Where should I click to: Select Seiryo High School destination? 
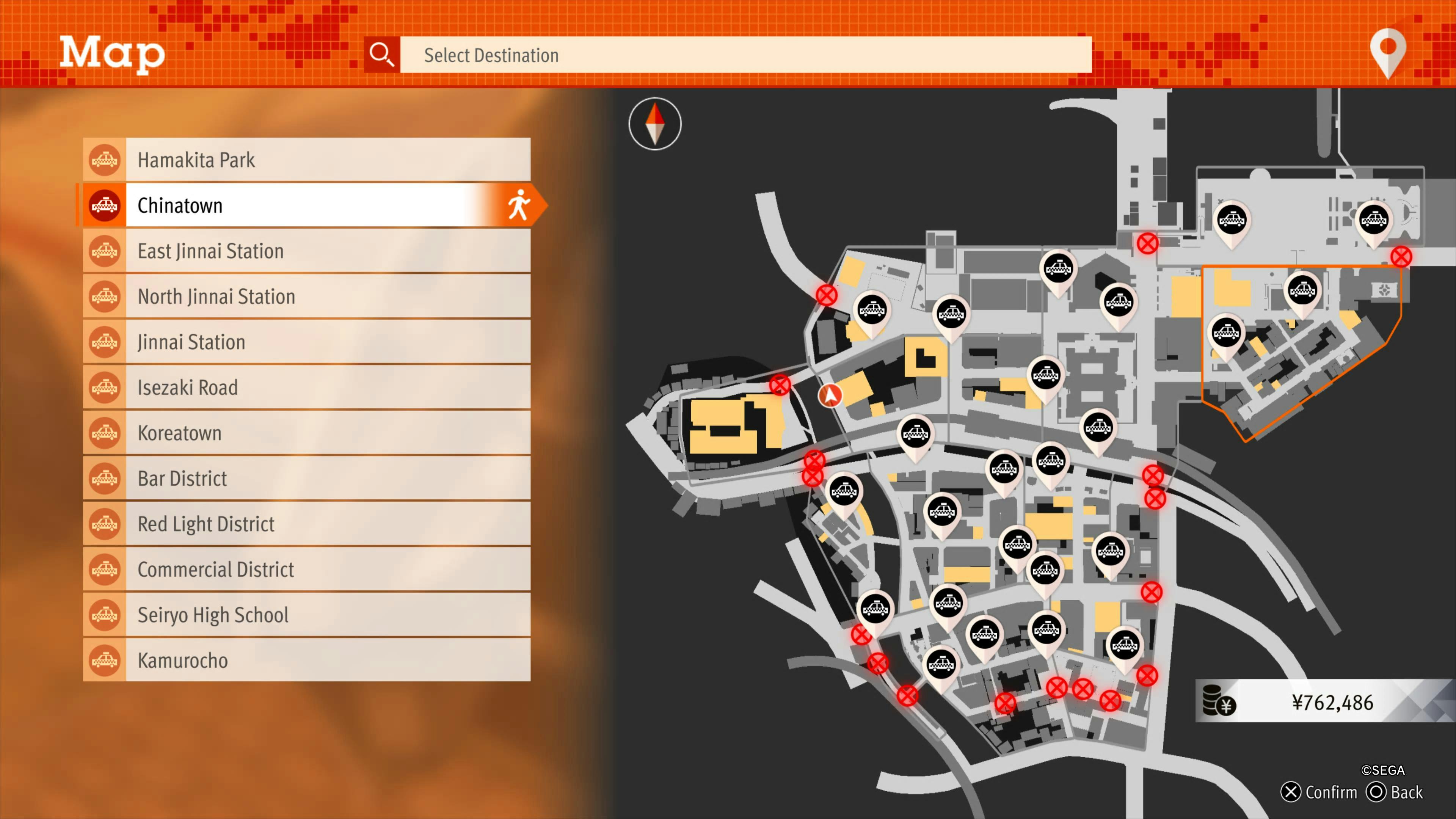(x=306, y=615)
